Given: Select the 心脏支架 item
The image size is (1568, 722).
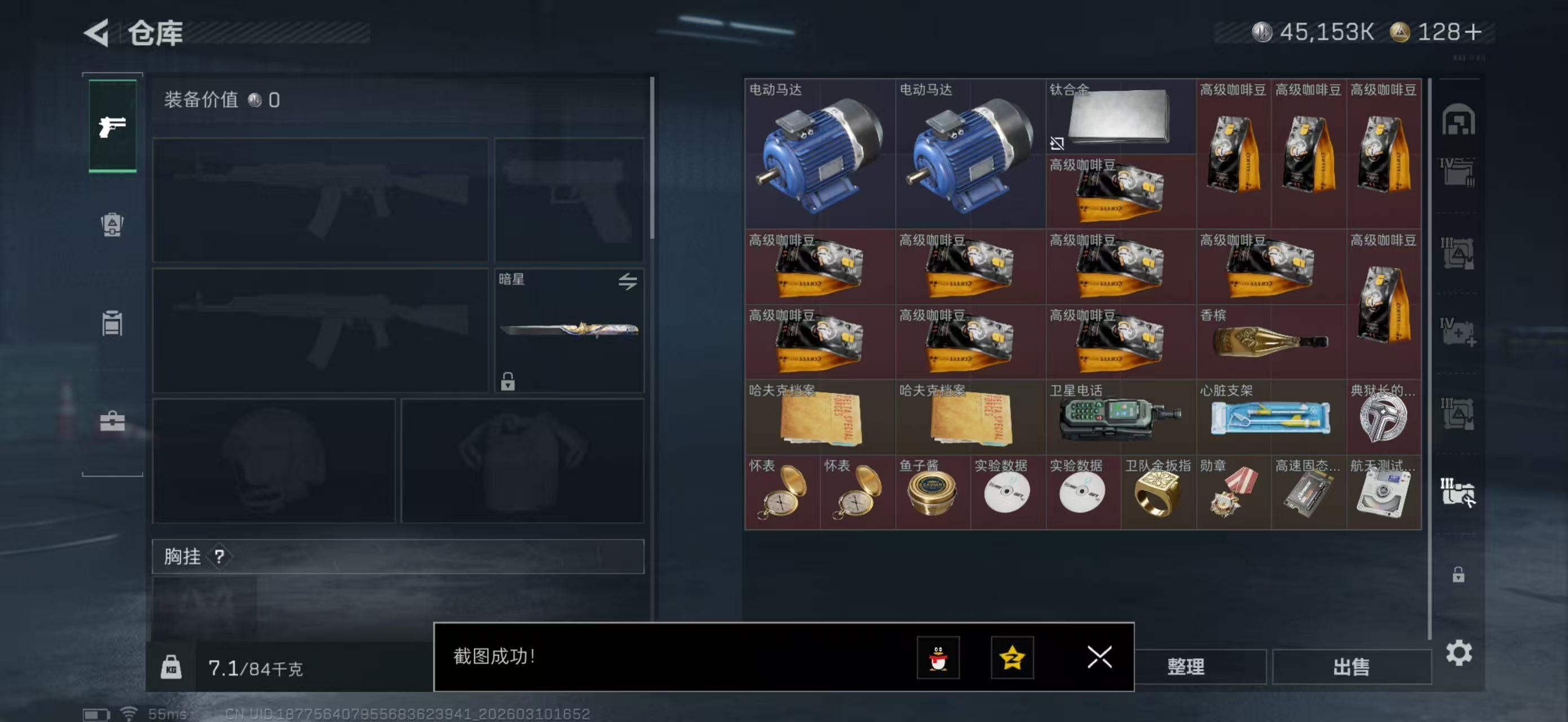Looking at the screenshot, I should [1270, 417].
